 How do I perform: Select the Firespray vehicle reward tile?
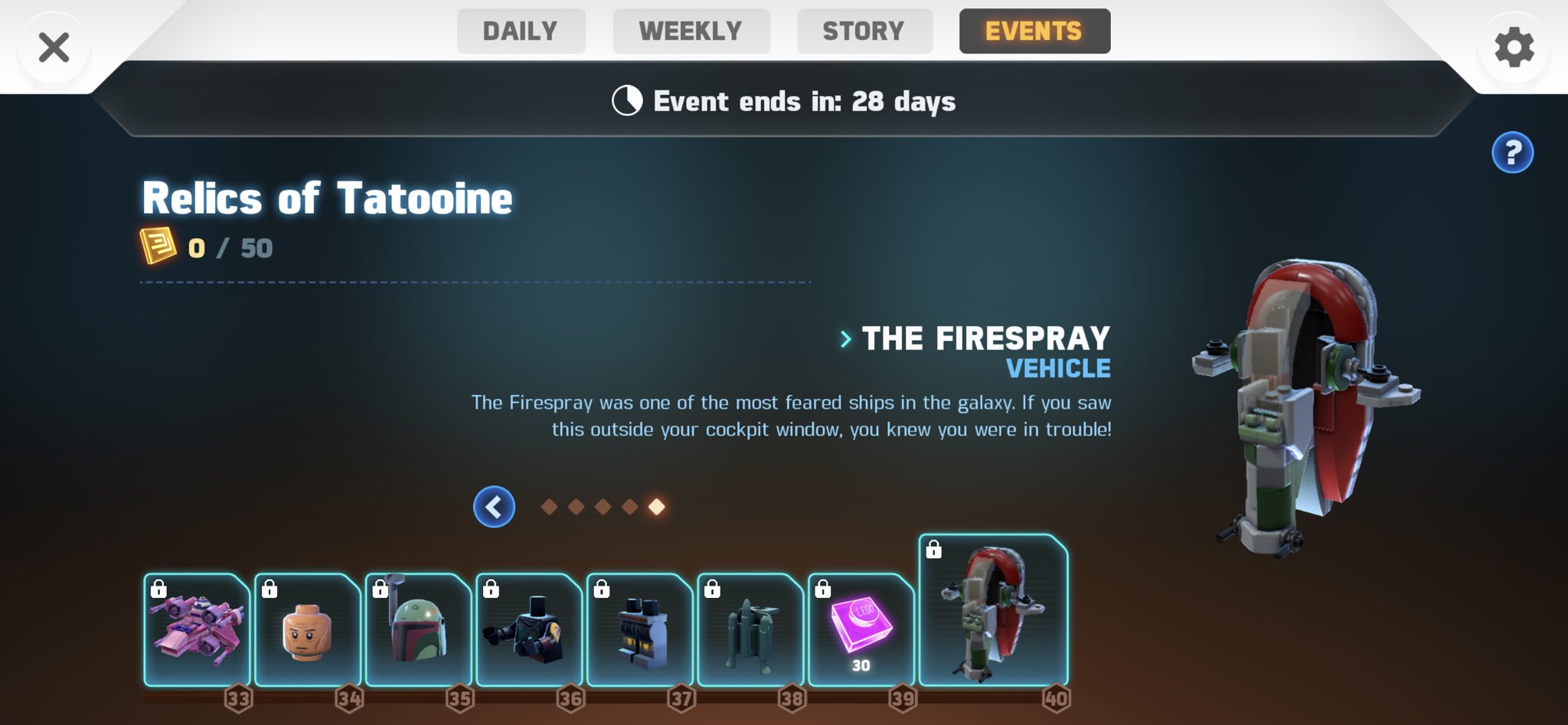[x=993, y=610]
